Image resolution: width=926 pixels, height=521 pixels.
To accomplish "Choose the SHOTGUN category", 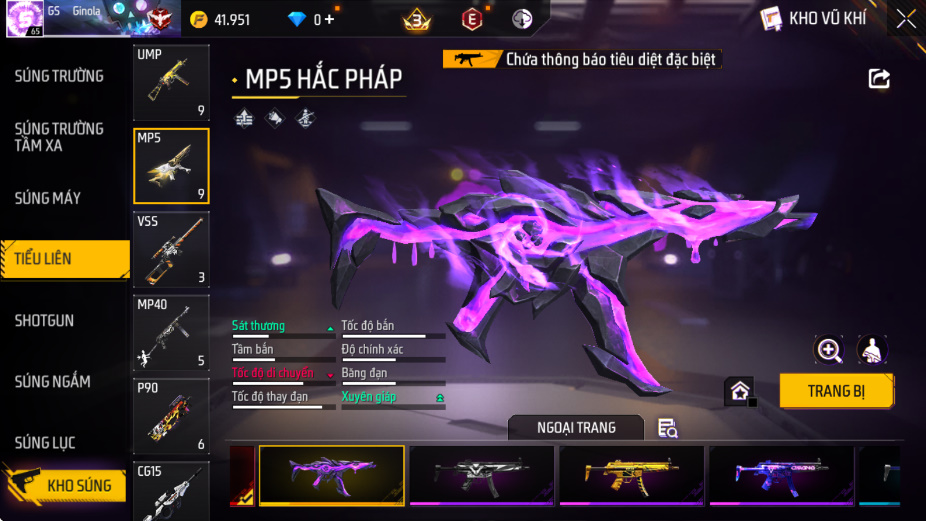I will tap(45, 321).
